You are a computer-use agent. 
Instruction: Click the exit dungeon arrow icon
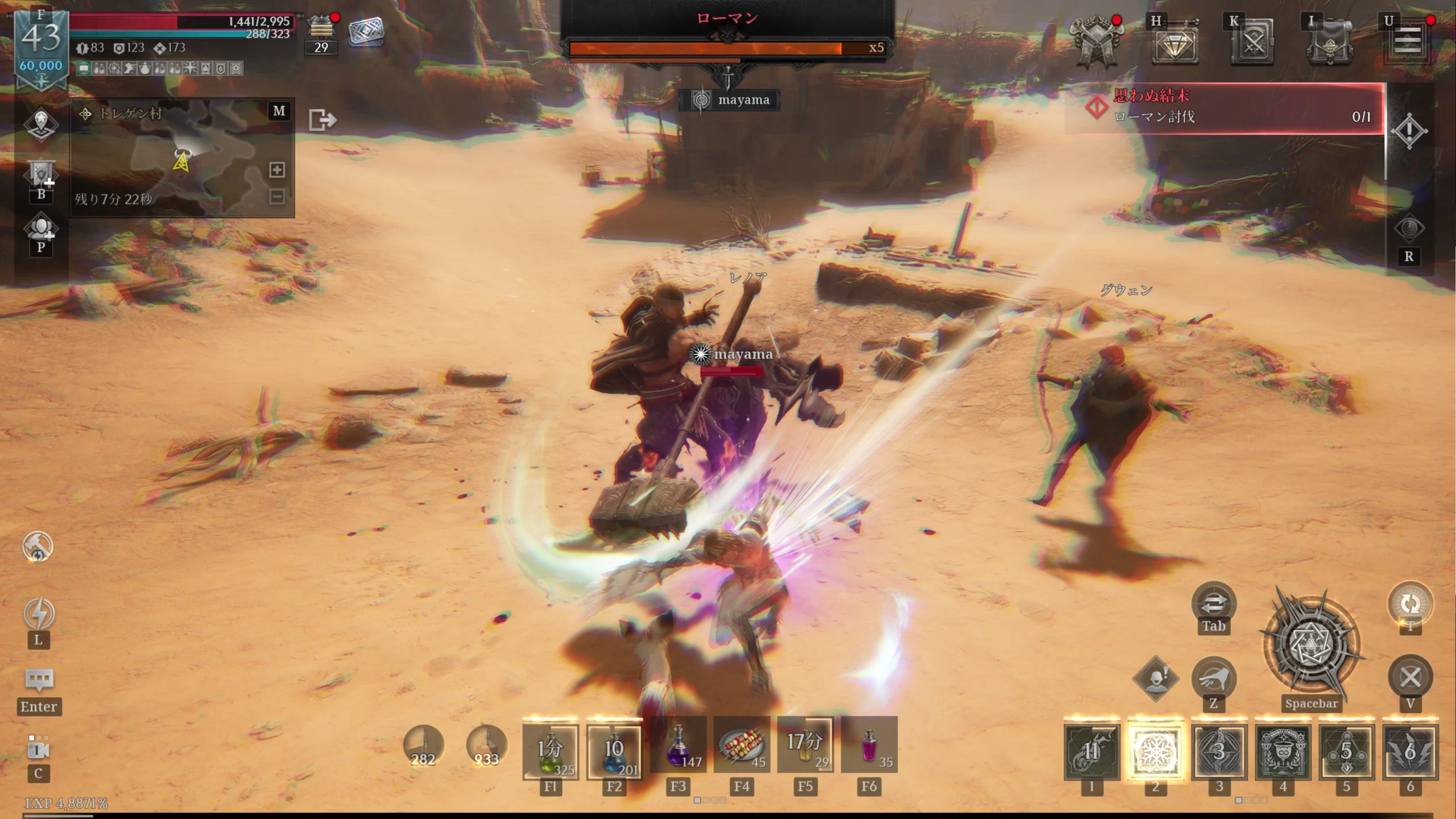click(322, 120)
